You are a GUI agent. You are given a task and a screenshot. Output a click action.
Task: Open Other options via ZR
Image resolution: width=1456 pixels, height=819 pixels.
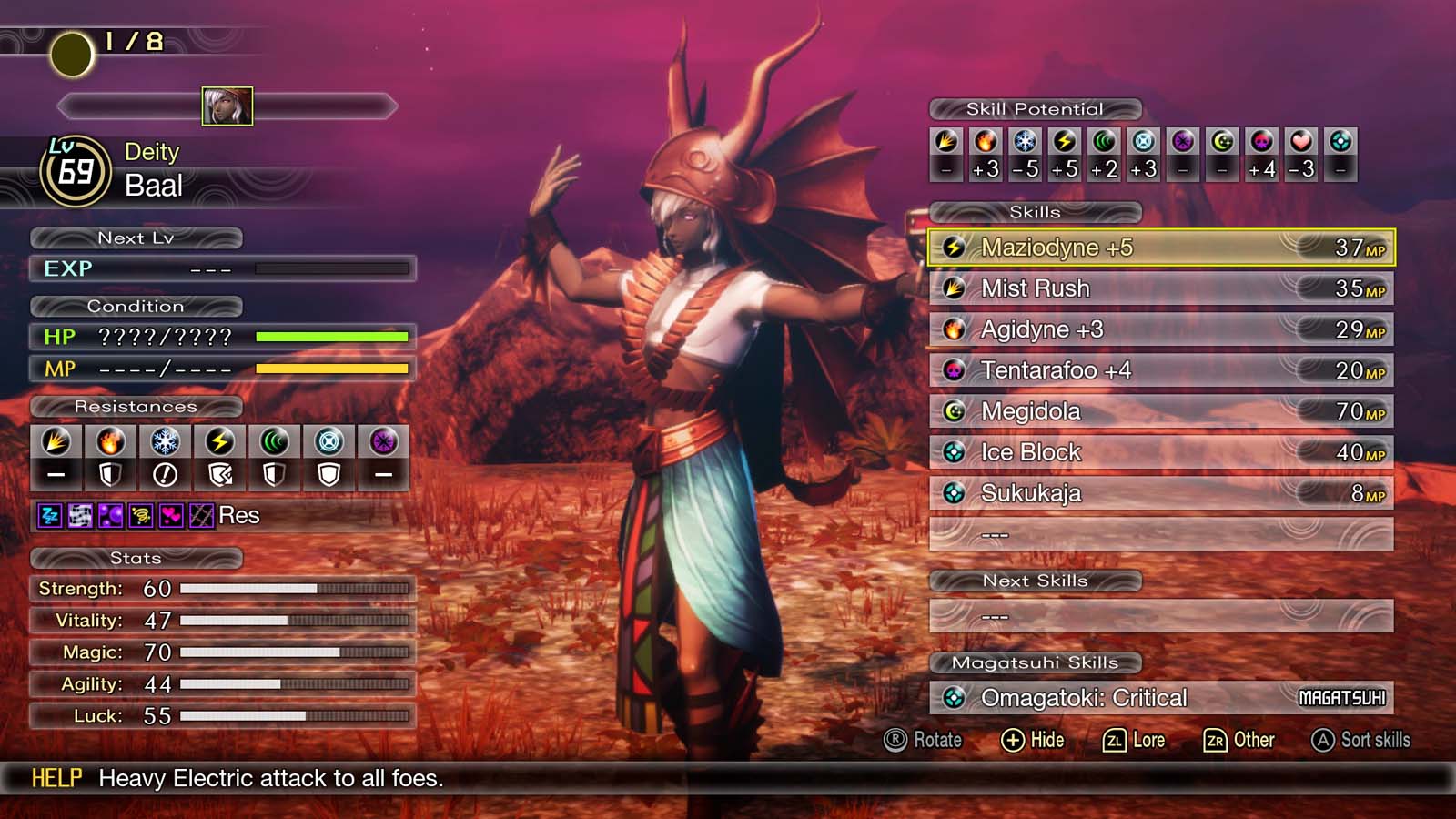click(1240, 740)
